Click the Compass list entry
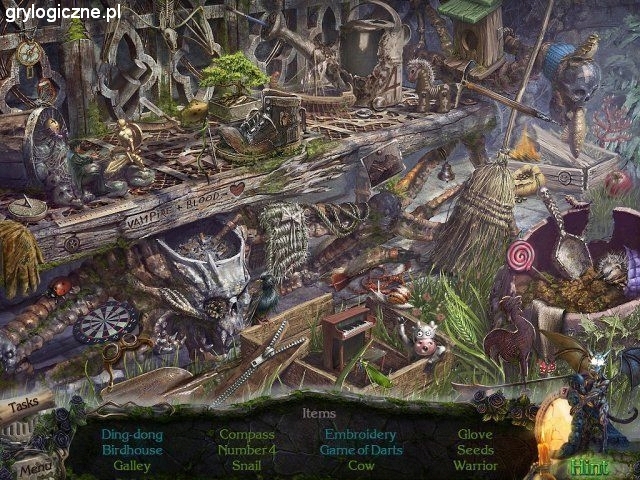 [246, 435]
